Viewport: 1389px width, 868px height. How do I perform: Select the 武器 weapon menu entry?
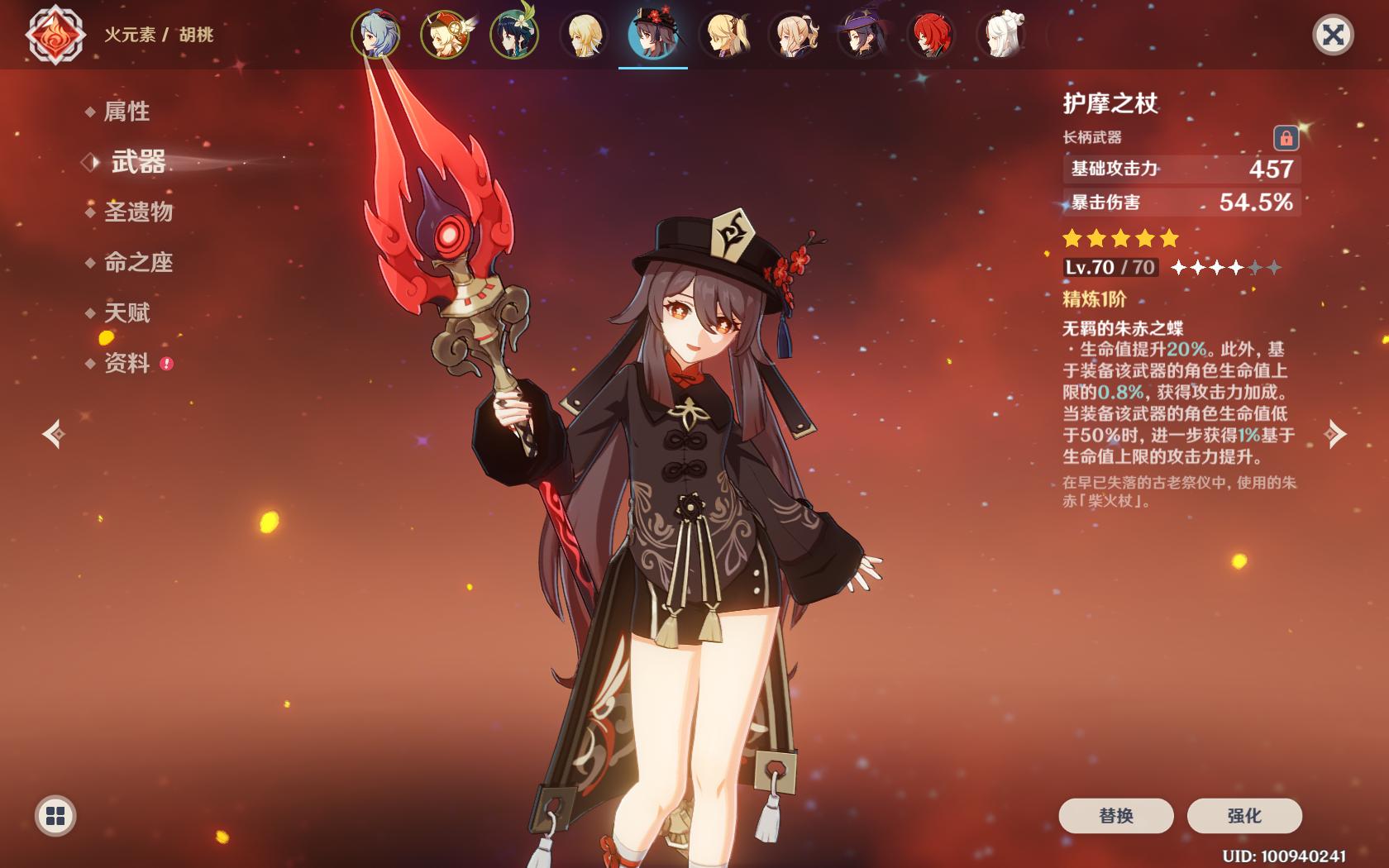point(138,162)
